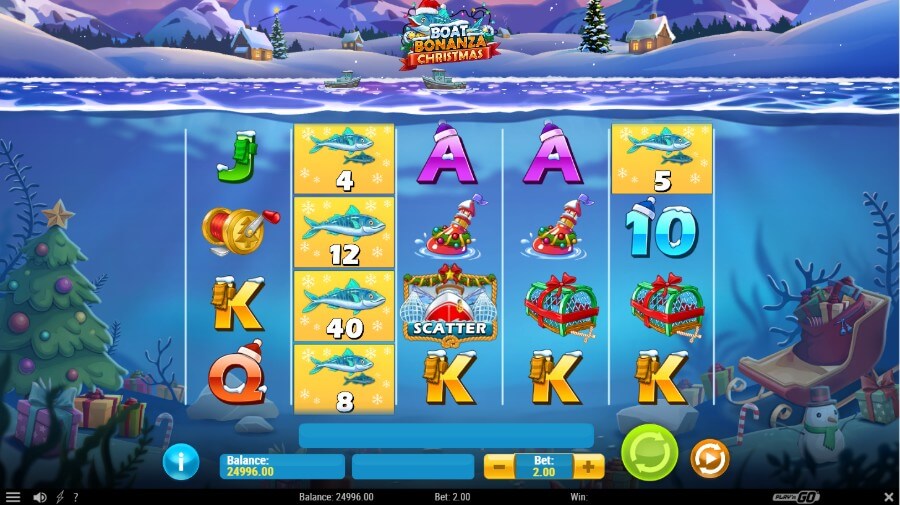Image resolution: width=900 pixels, height=505 pixels.
Task: Toggle fast play lightning bolt icon
Action: point(60,497)
